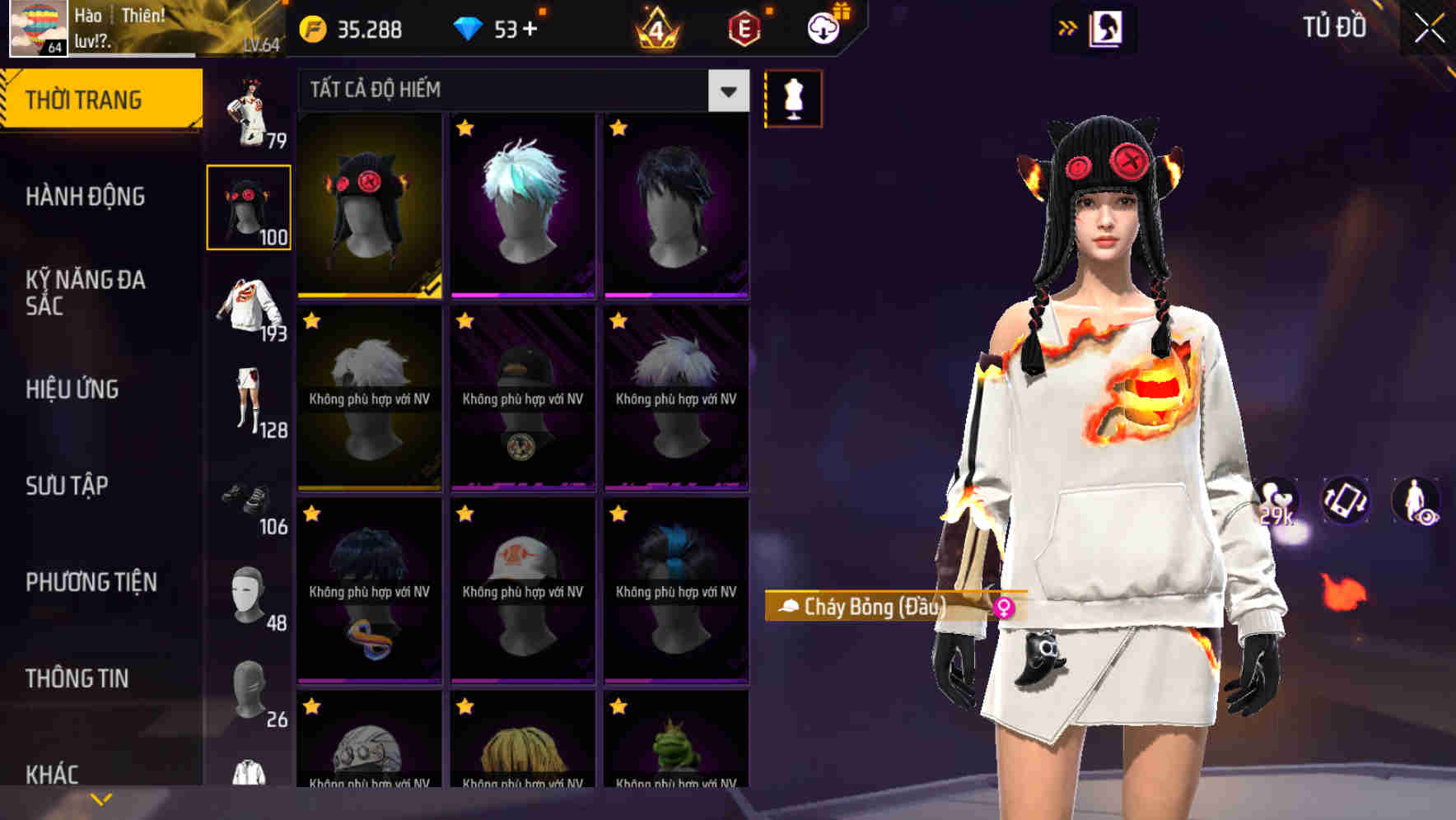The image size is (1456, 820).
Task: Click the diamond currency icon
Action: click(469, 30)
